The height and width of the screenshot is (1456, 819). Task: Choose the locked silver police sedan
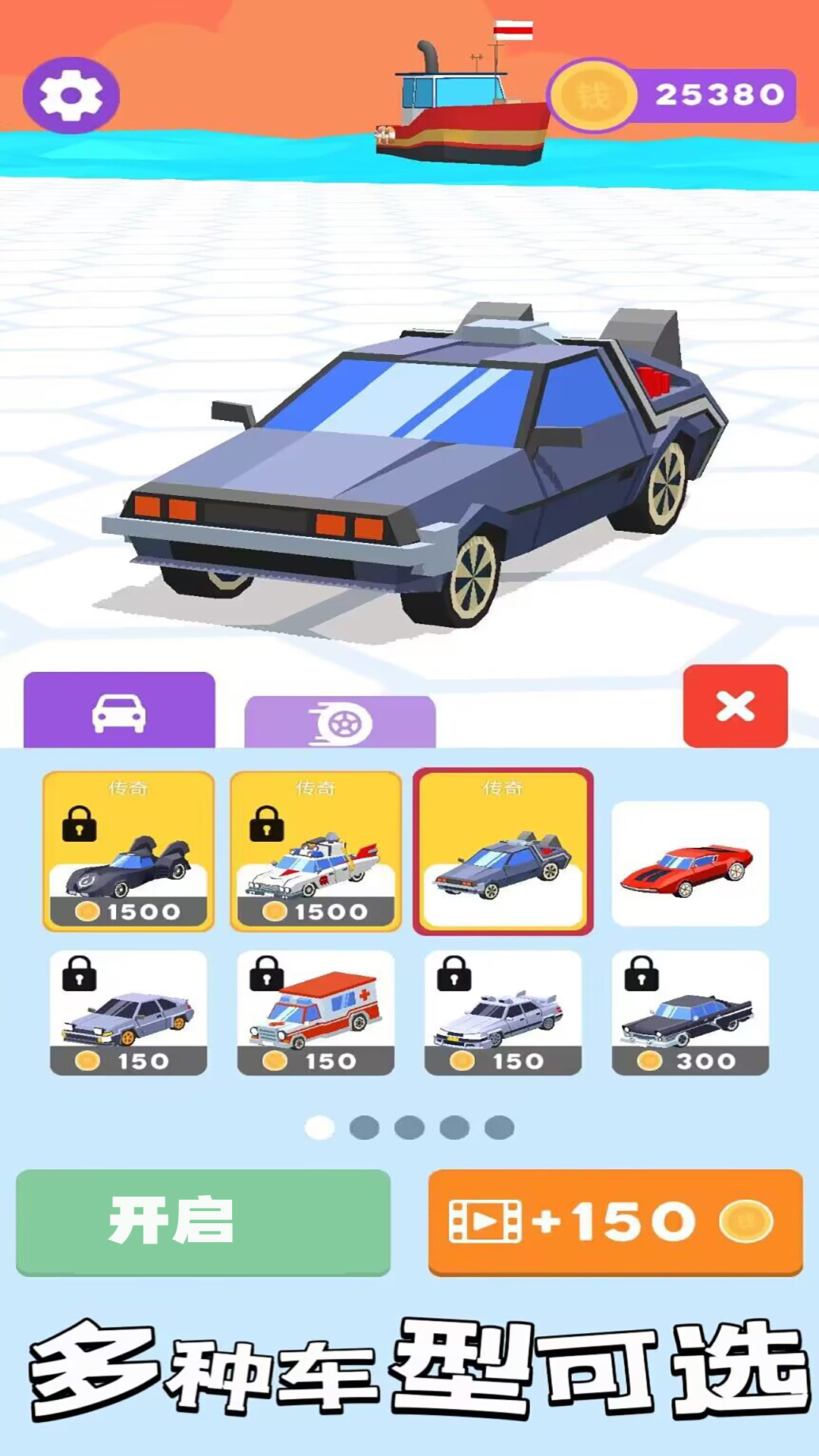click(x=503, y=1012)
